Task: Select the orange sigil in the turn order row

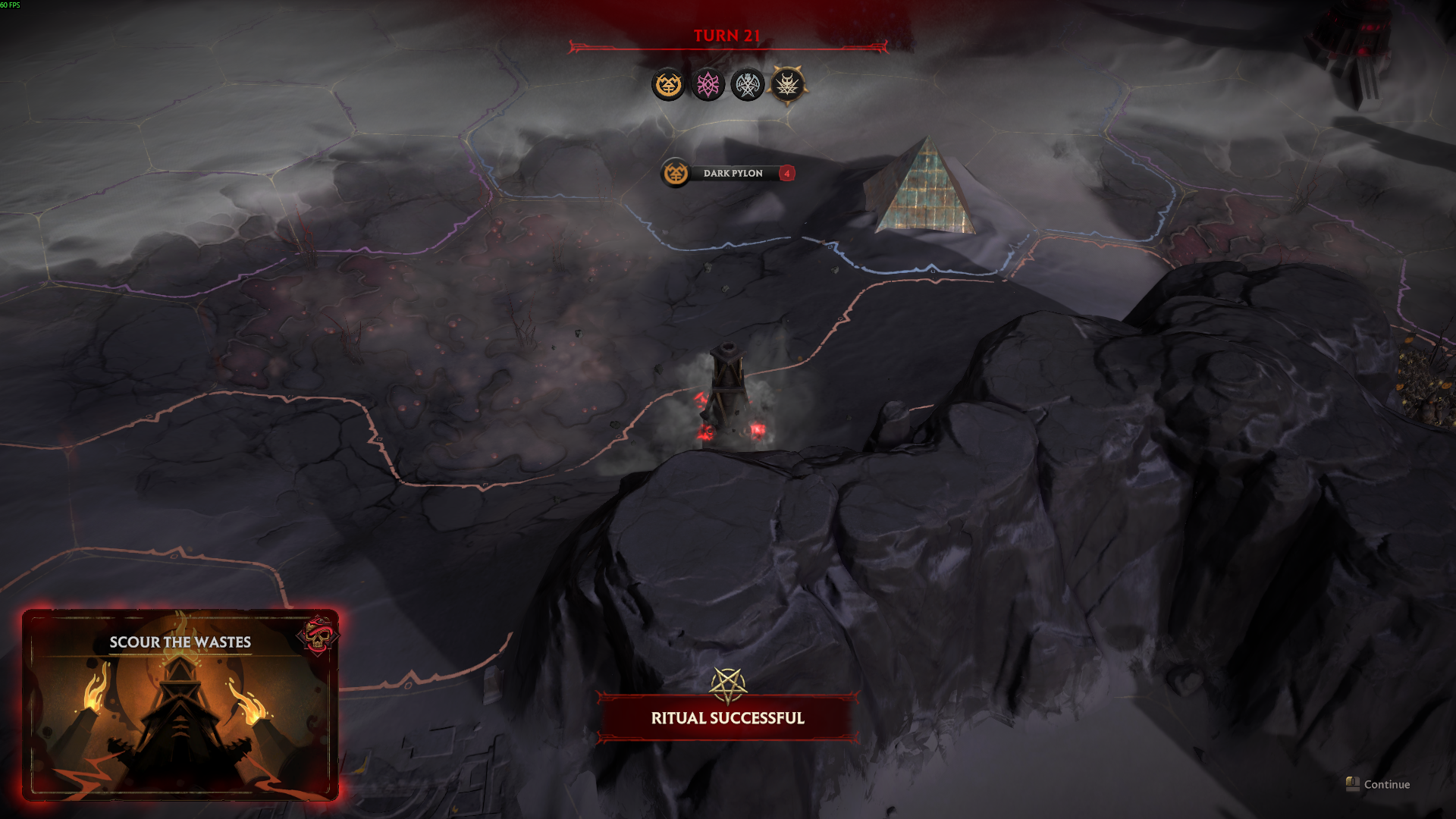Action: tap(668, 84)
